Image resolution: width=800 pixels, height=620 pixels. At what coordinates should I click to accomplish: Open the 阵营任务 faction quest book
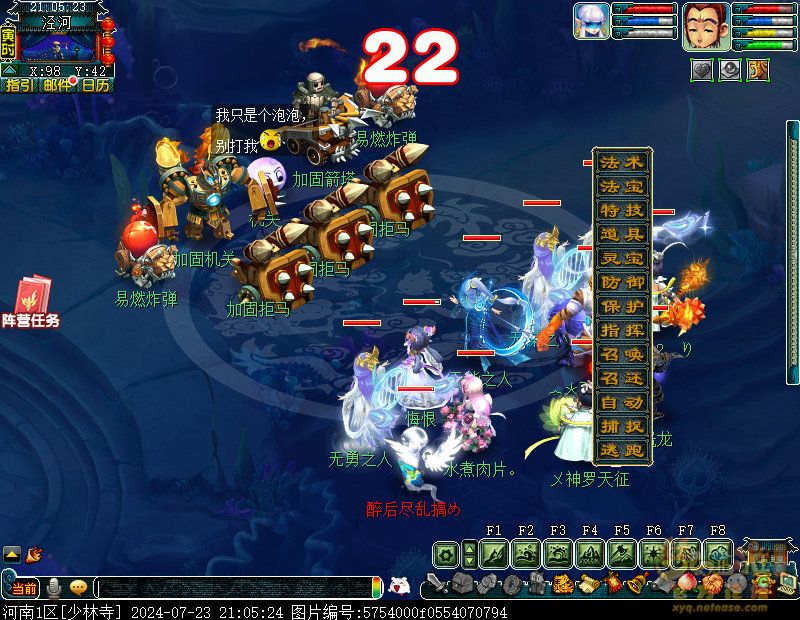coord(30,302)
